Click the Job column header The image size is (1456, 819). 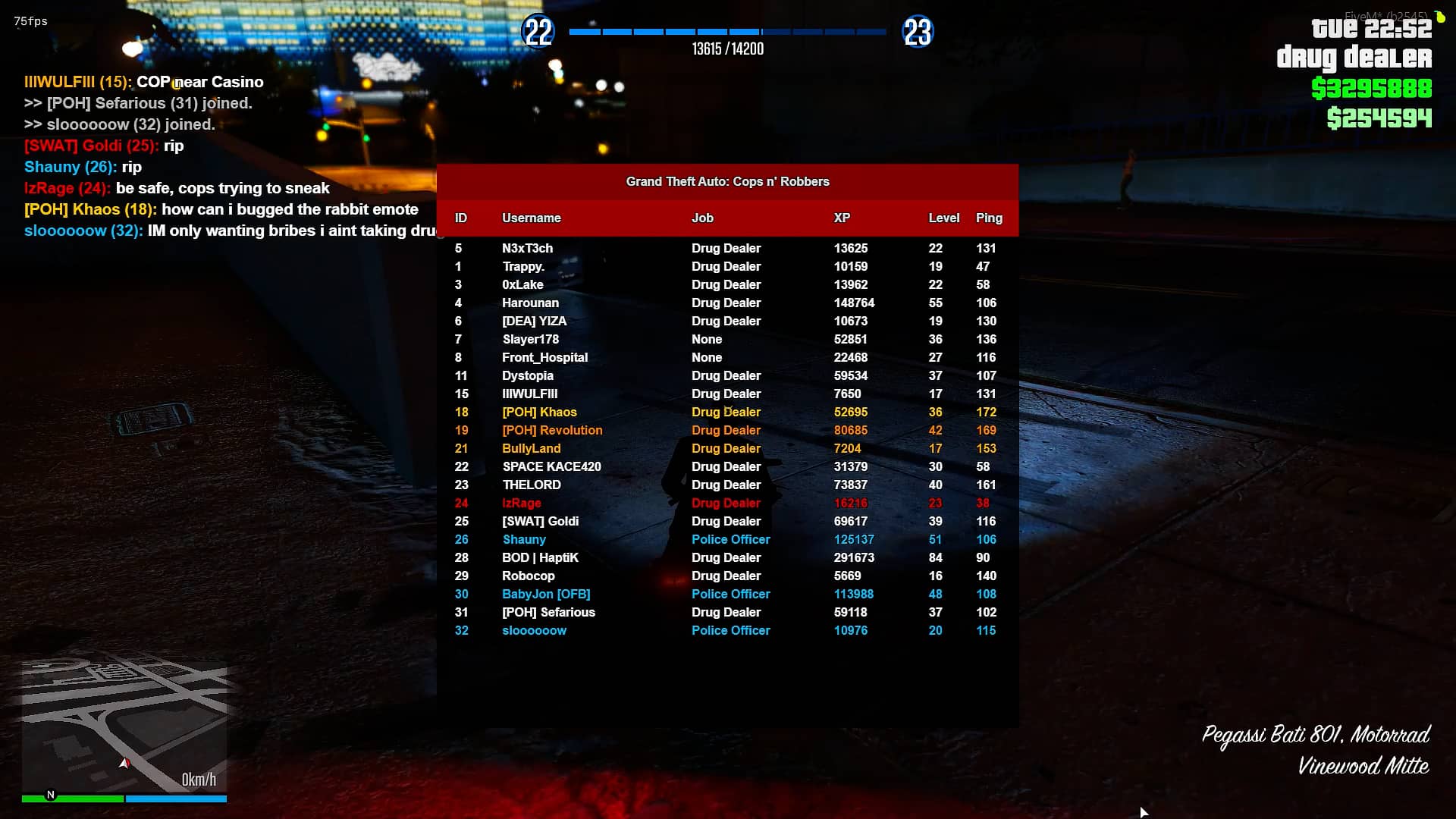pos(702,218)
